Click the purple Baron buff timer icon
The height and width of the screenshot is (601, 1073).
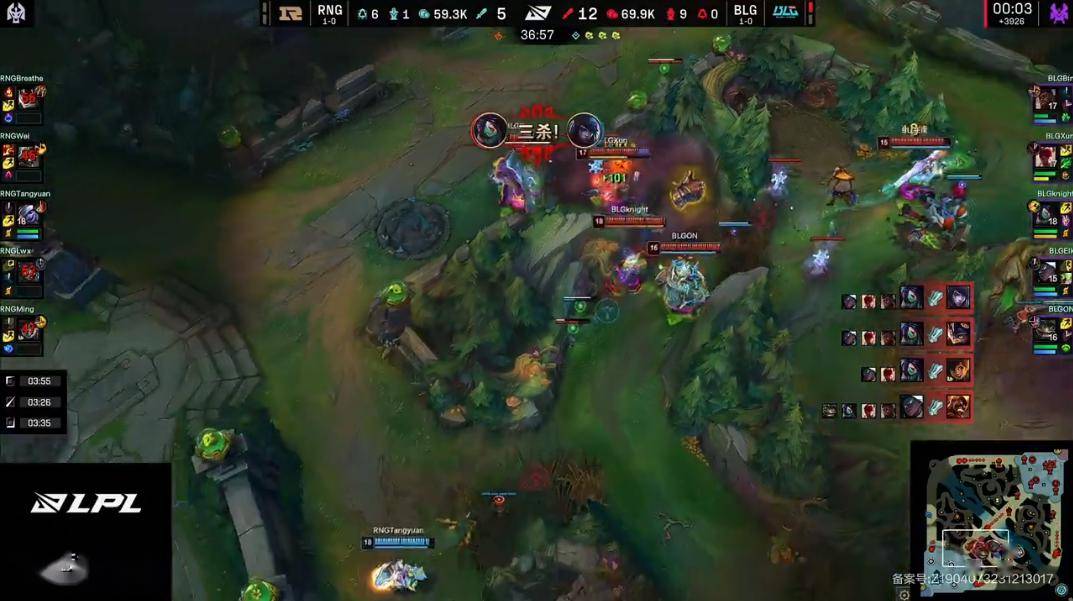point(1058,13)
